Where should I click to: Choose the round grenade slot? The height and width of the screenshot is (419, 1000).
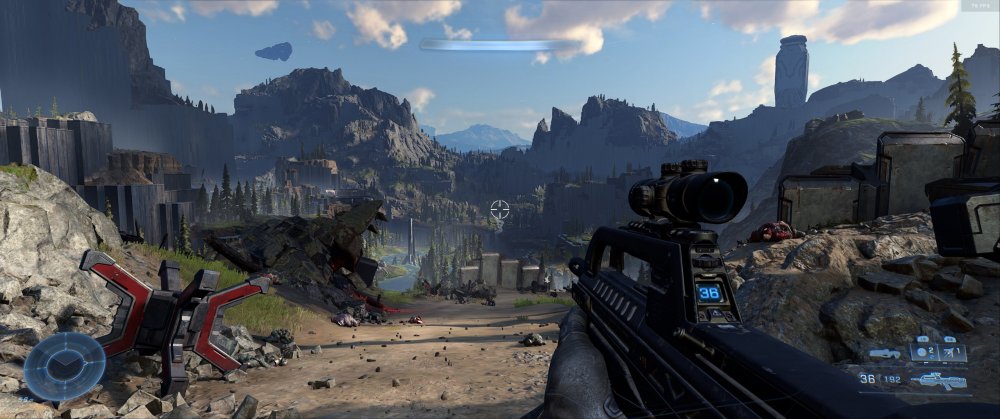(924, 353)
